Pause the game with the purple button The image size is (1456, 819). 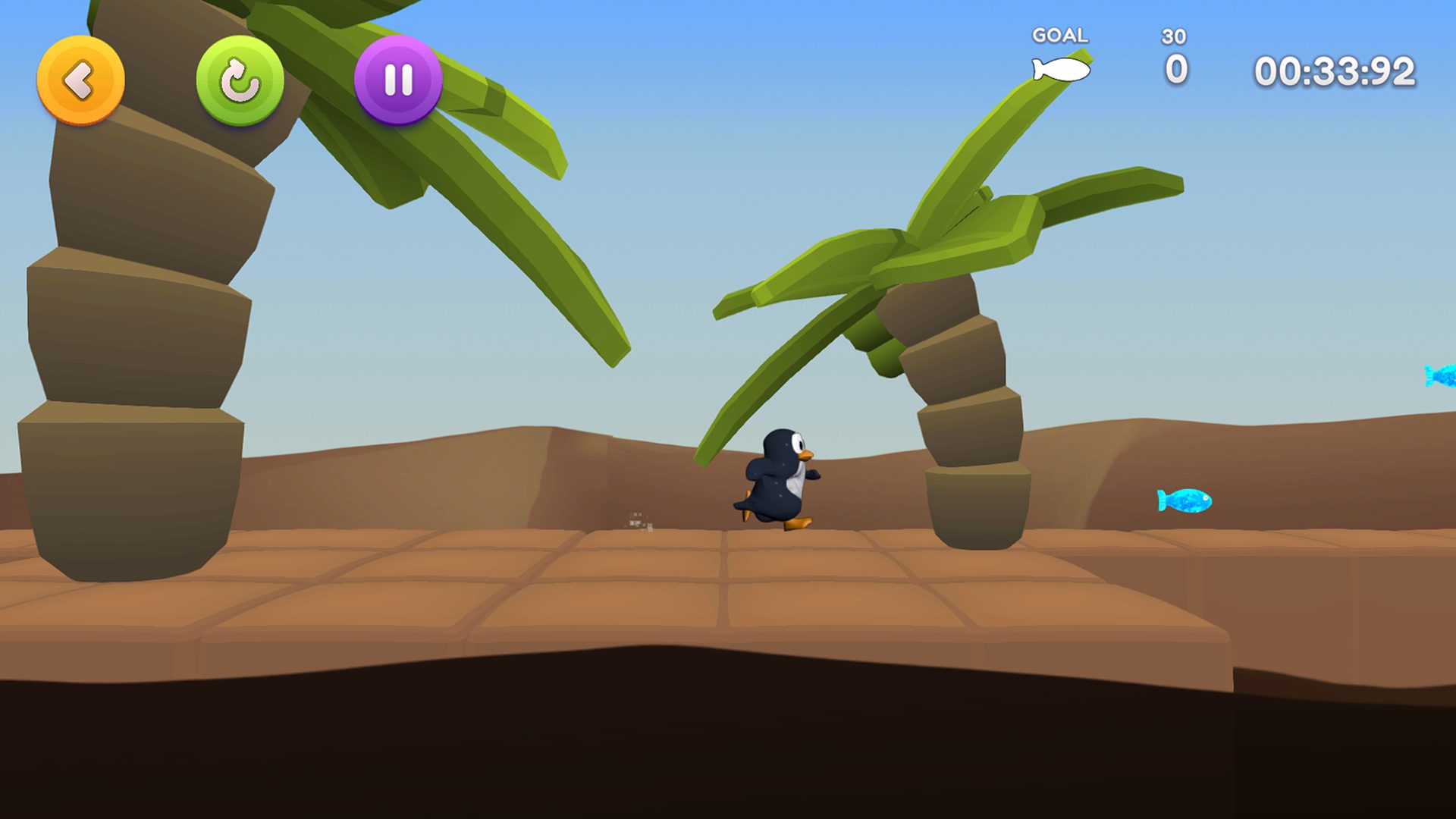point(398,80)
